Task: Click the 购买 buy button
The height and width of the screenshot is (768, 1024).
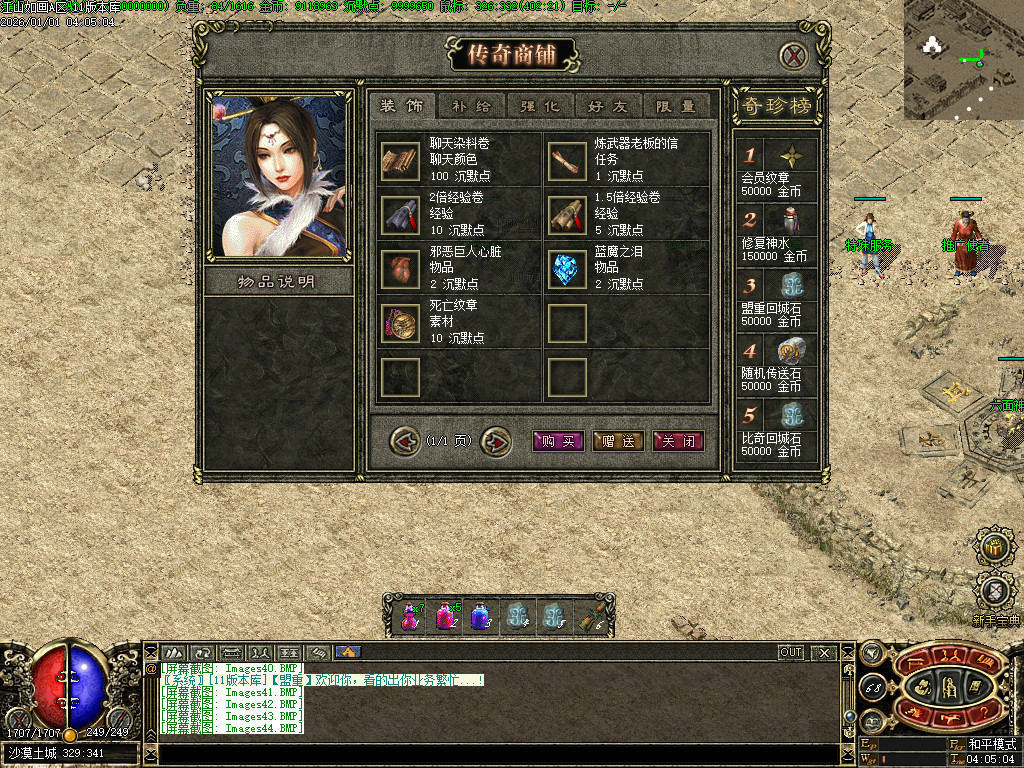Action: 557,441
